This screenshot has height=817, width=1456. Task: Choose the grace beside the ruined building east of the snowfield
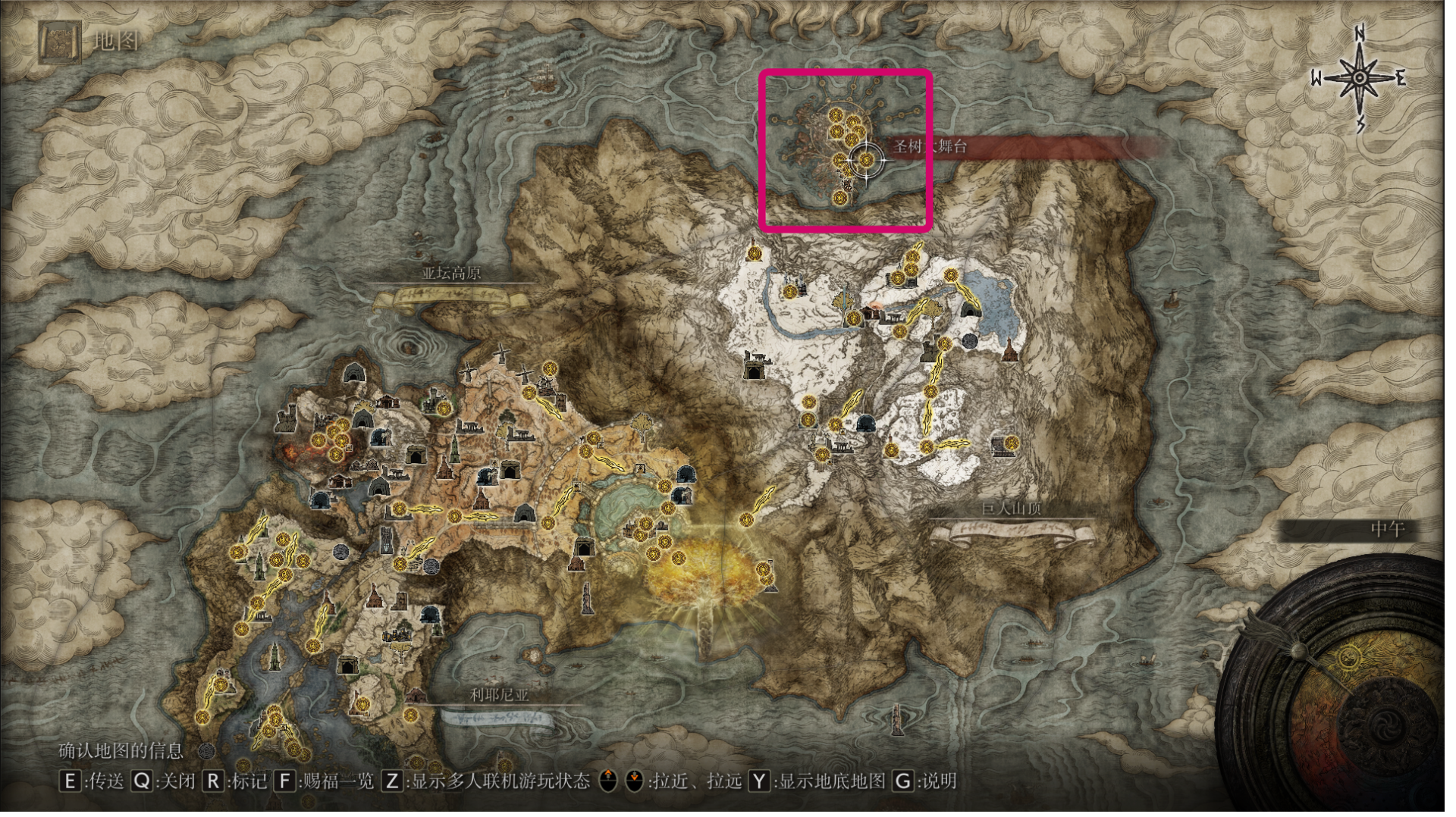coord(1011,443)
